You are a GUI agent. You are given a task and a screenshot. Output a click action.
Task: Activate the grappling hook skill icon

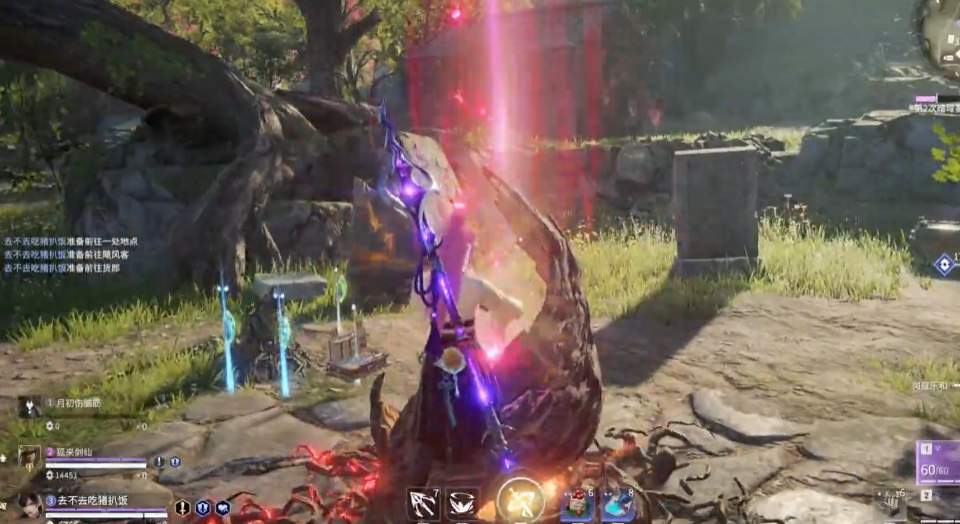(x=423, y=504)
